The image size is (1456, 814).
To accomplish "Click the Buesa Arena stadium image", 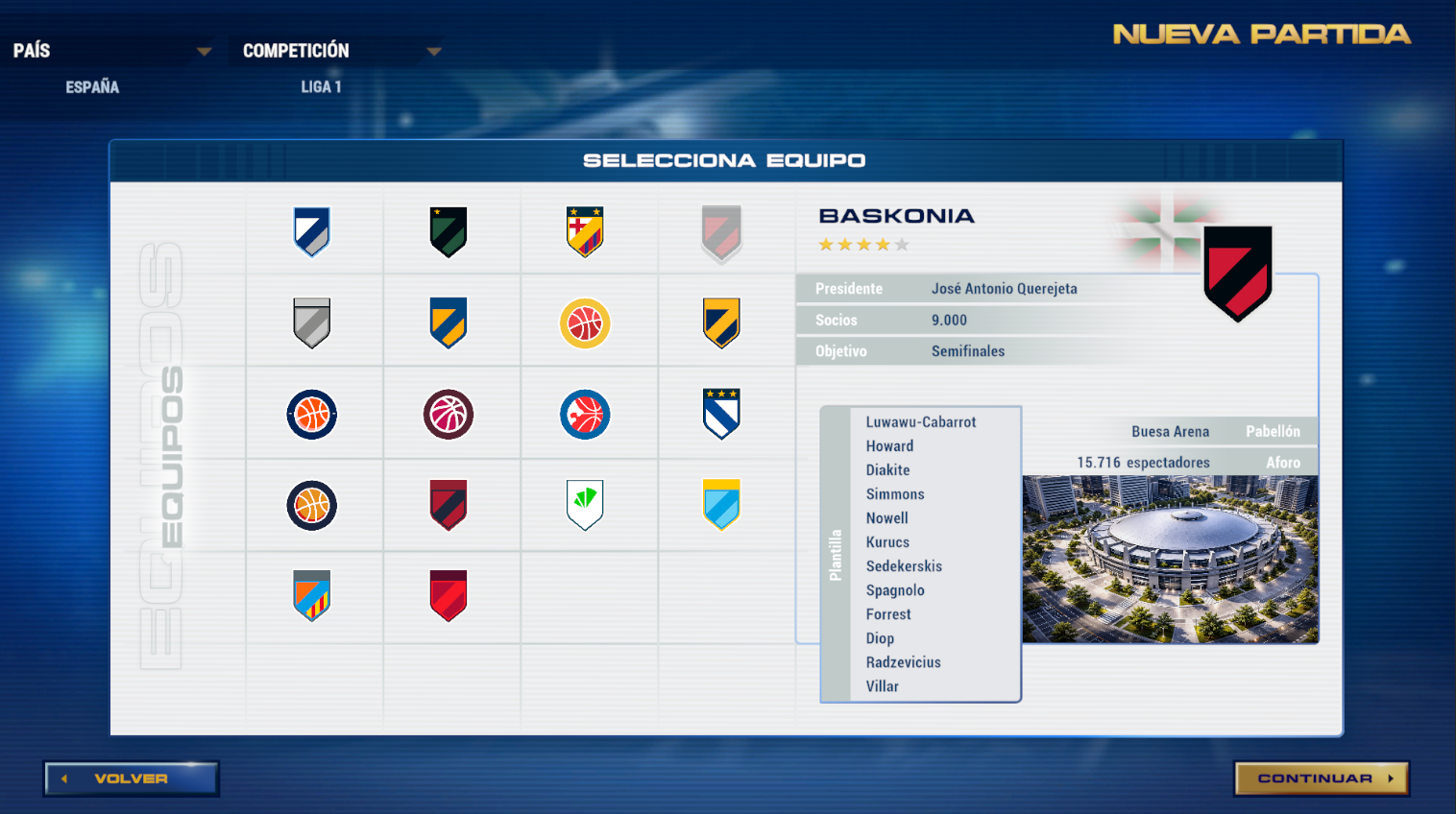I will click(x=1170, y=559).
